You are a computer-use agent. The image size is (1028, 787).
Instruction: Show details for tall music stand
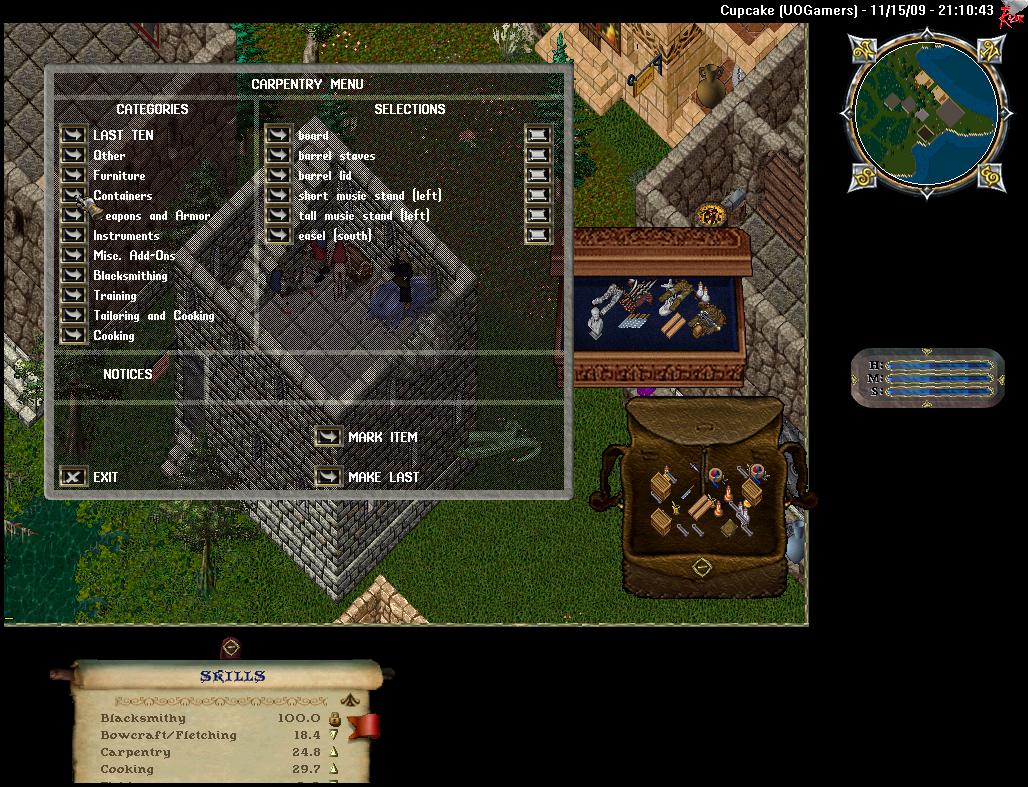click(538, 215)
